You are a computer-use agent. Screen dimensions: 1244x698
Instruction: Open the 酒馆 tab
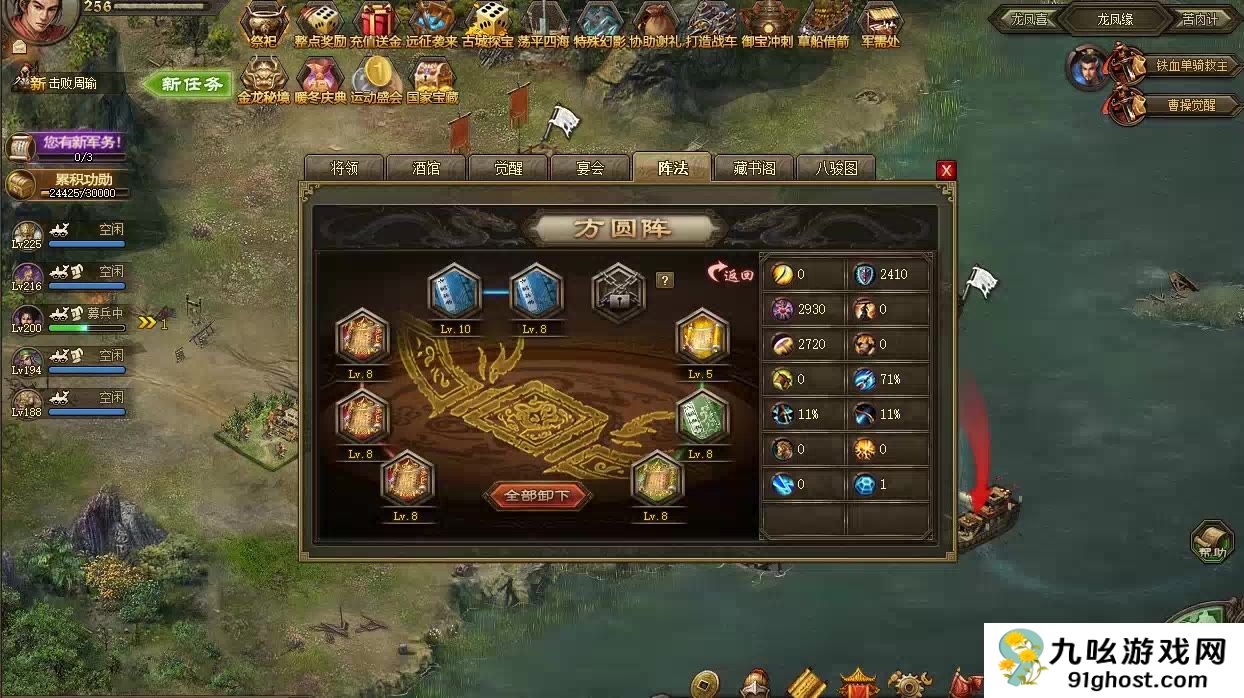(426, 168)
